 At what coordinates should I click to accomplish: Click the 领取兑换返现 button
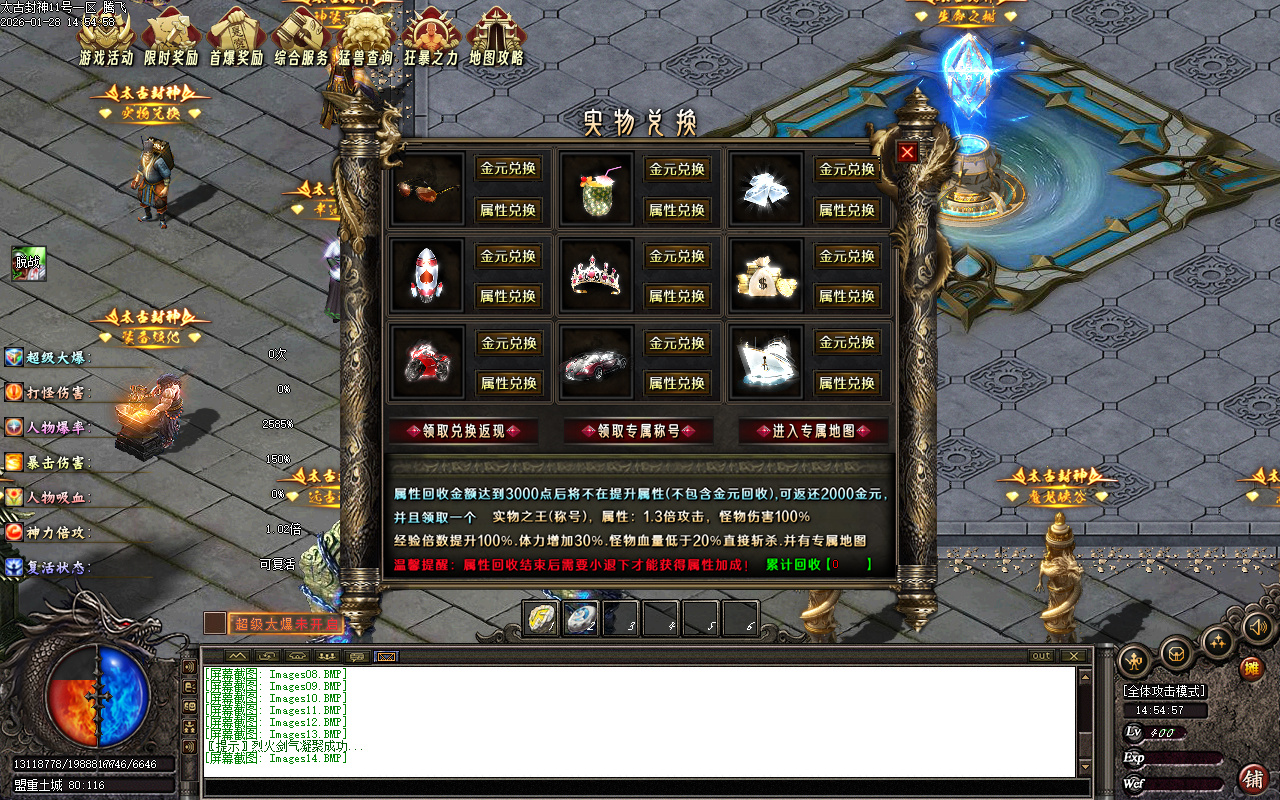[x=465, y=432]
